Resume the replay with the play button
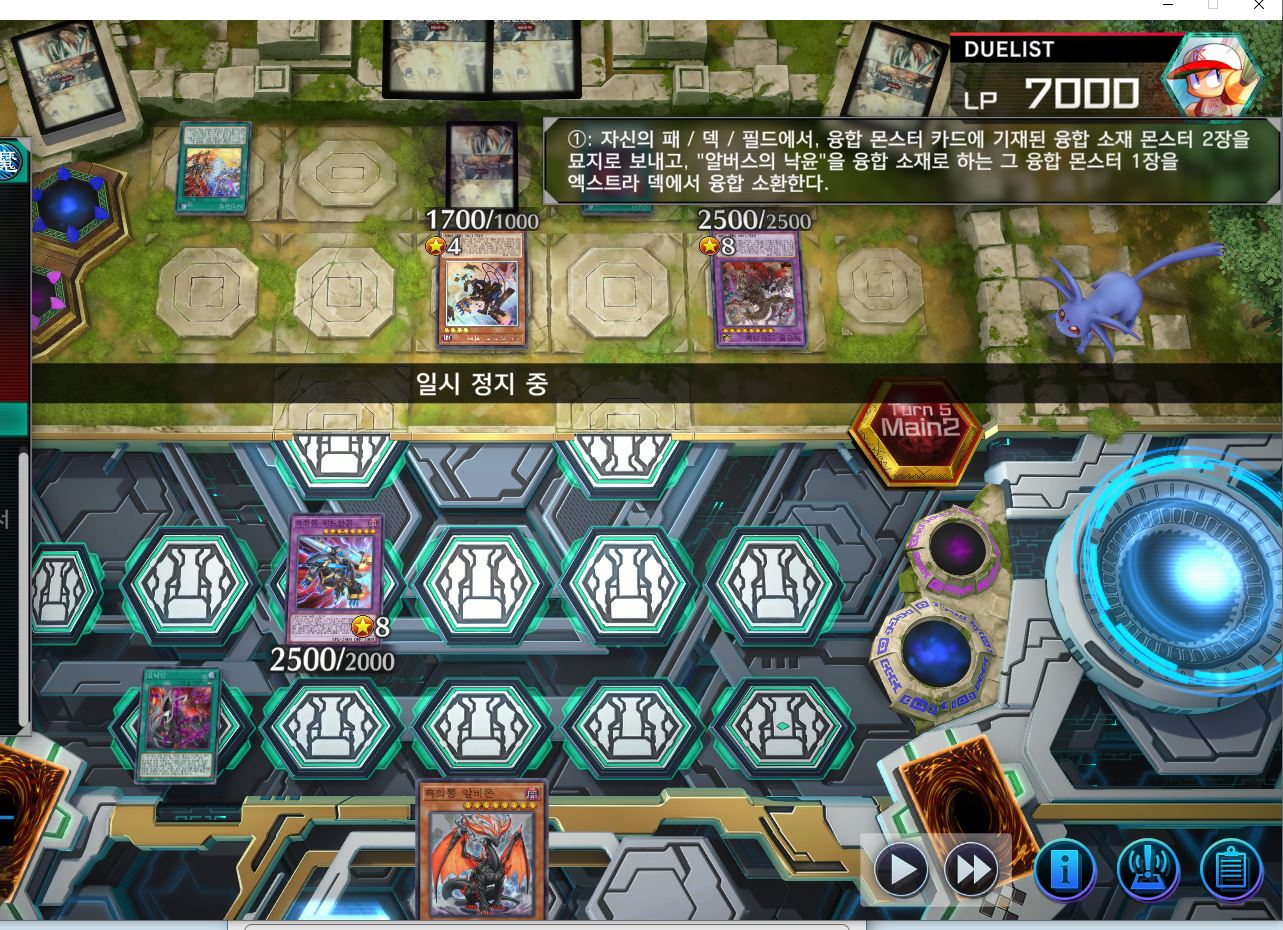Screen dimensions: 1283x930 click(901, 871)
